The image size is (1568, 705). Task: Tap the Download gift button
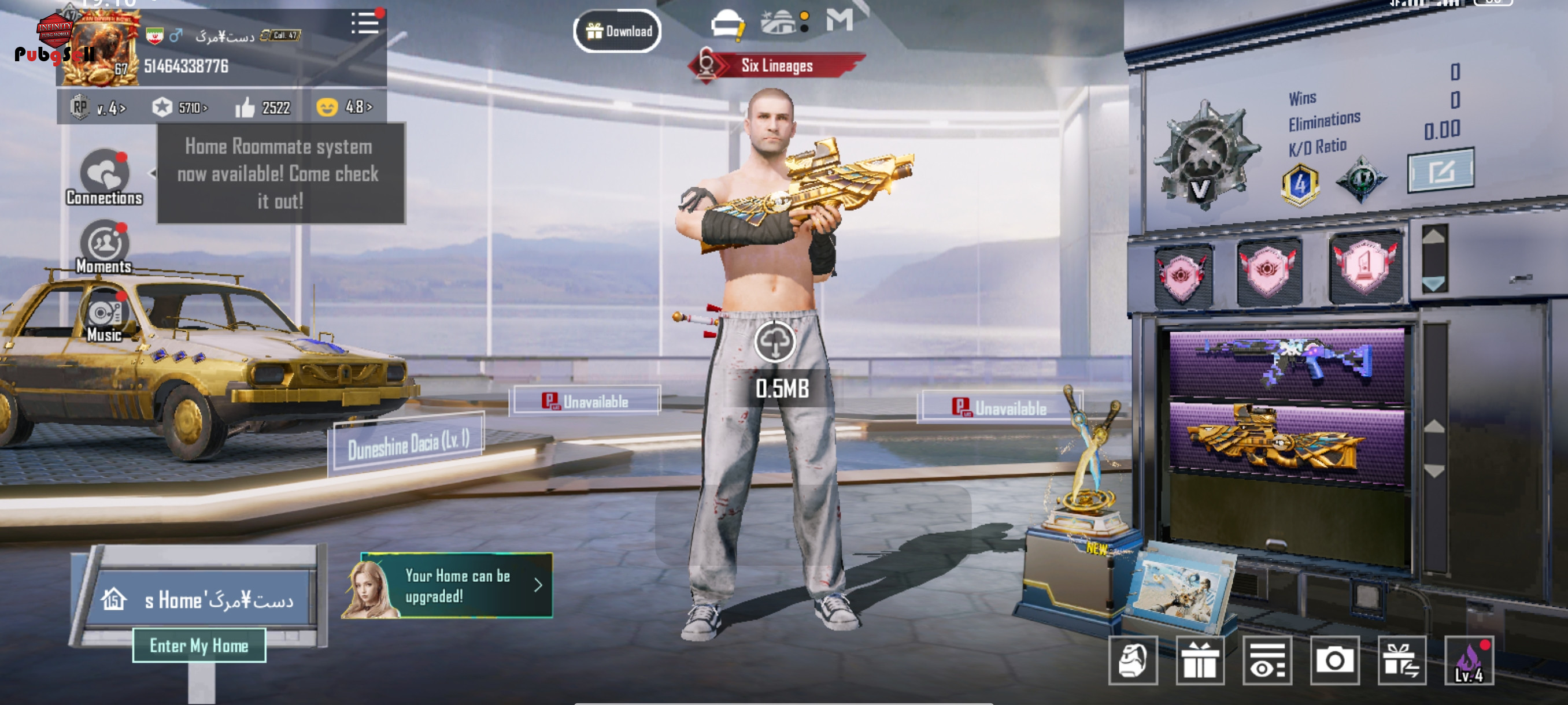coord(617,31)
